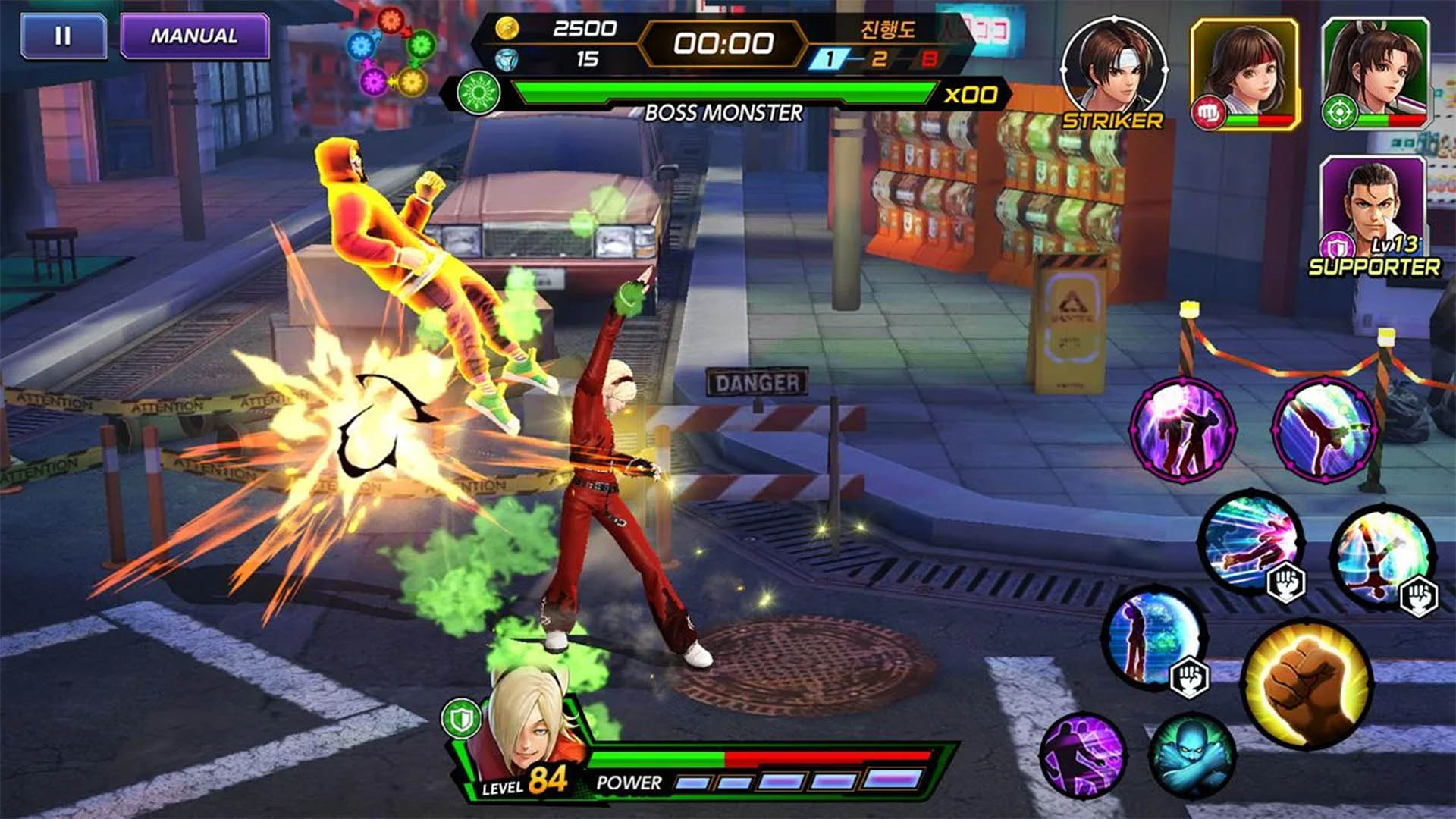Image resolution: width=1456 pixels, height=819 pixels.
Task: Activate the purple two-fighter special skill
Action: click(1181, 428)
